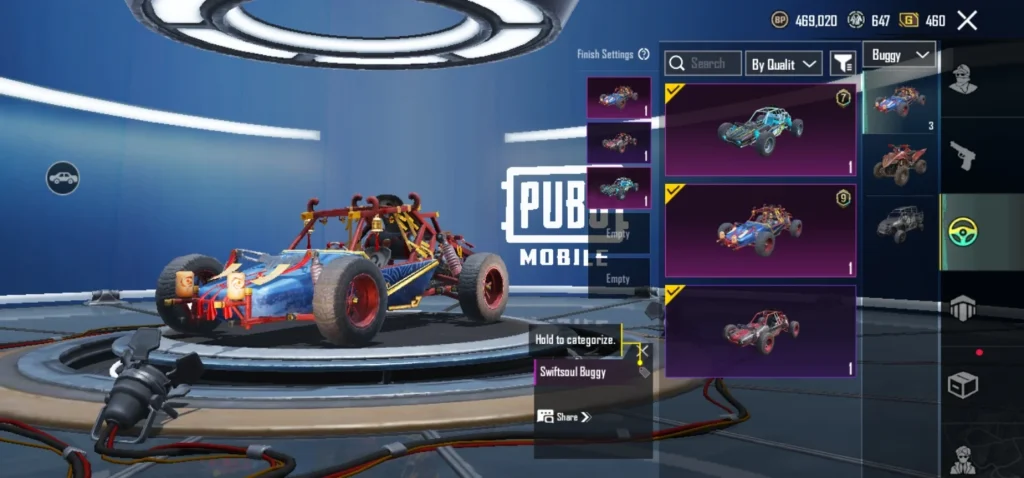
Task: Close the Hold to categorize tooltip
Action: [643, 350]
